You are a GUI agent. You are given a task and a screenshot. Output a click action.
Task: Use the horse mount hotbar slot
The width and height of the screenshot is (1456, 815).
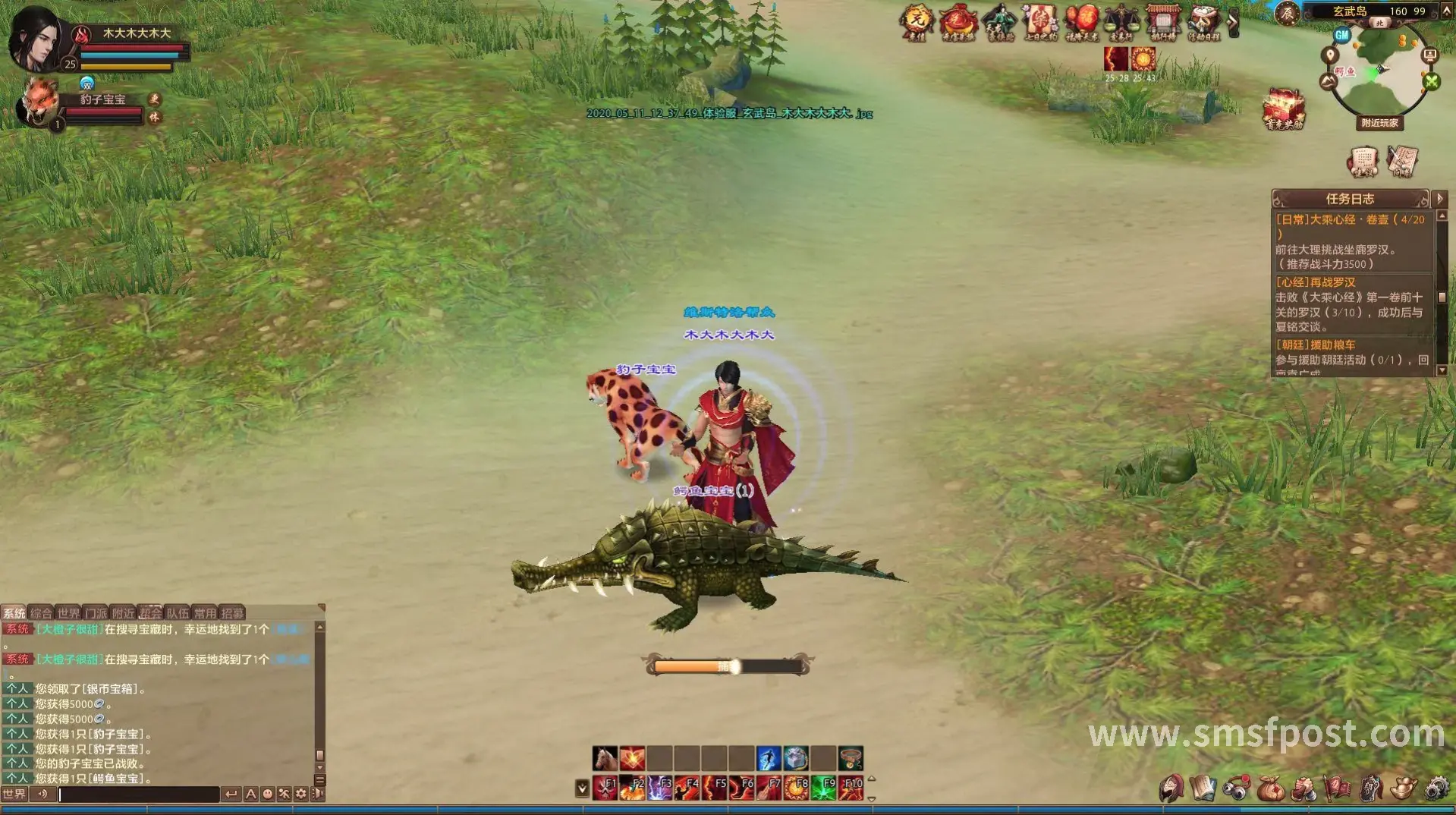(605, 758)
